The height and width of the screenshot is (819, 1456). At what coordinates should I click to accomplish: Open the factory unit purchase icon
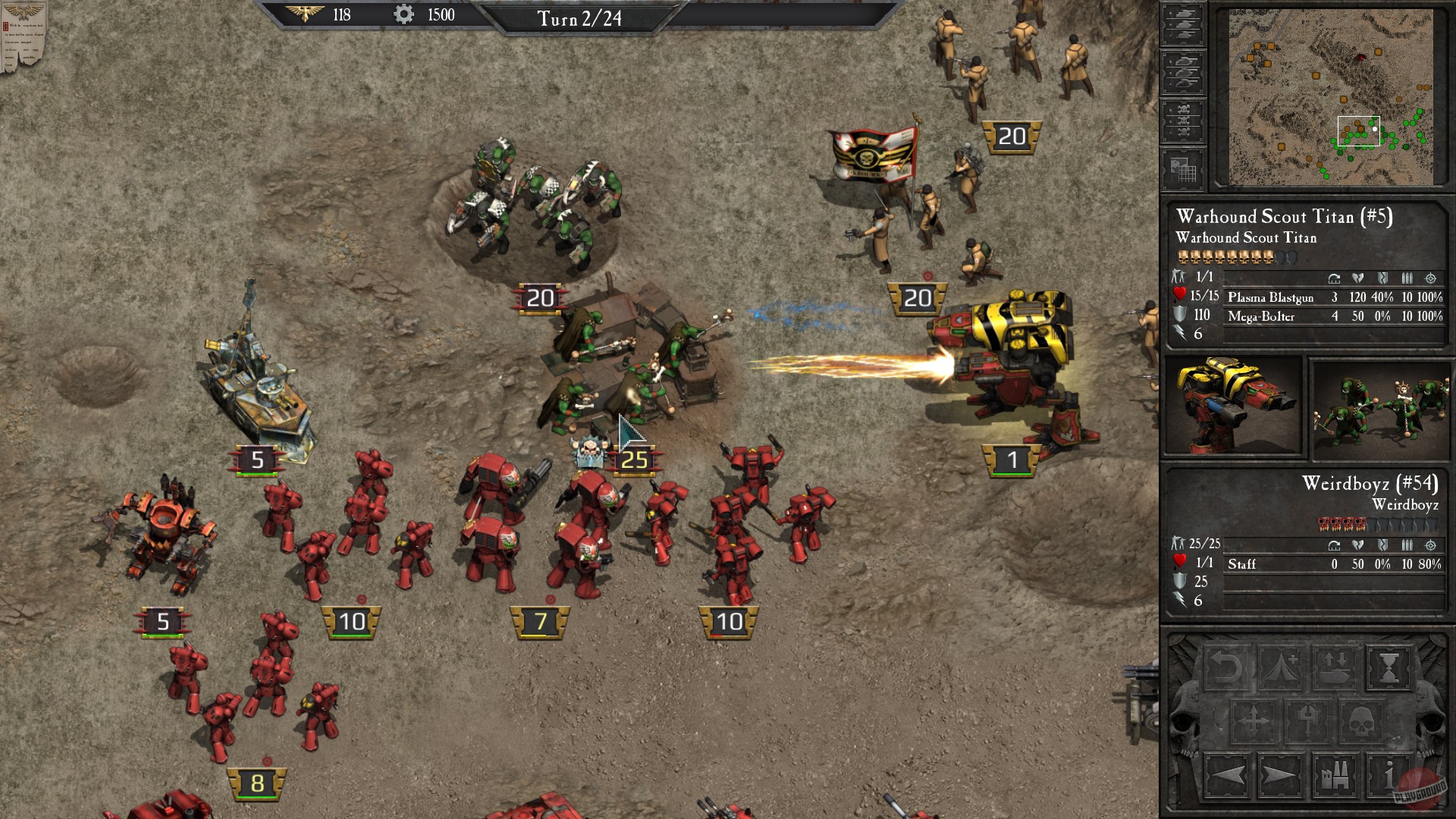[1335, 777]
